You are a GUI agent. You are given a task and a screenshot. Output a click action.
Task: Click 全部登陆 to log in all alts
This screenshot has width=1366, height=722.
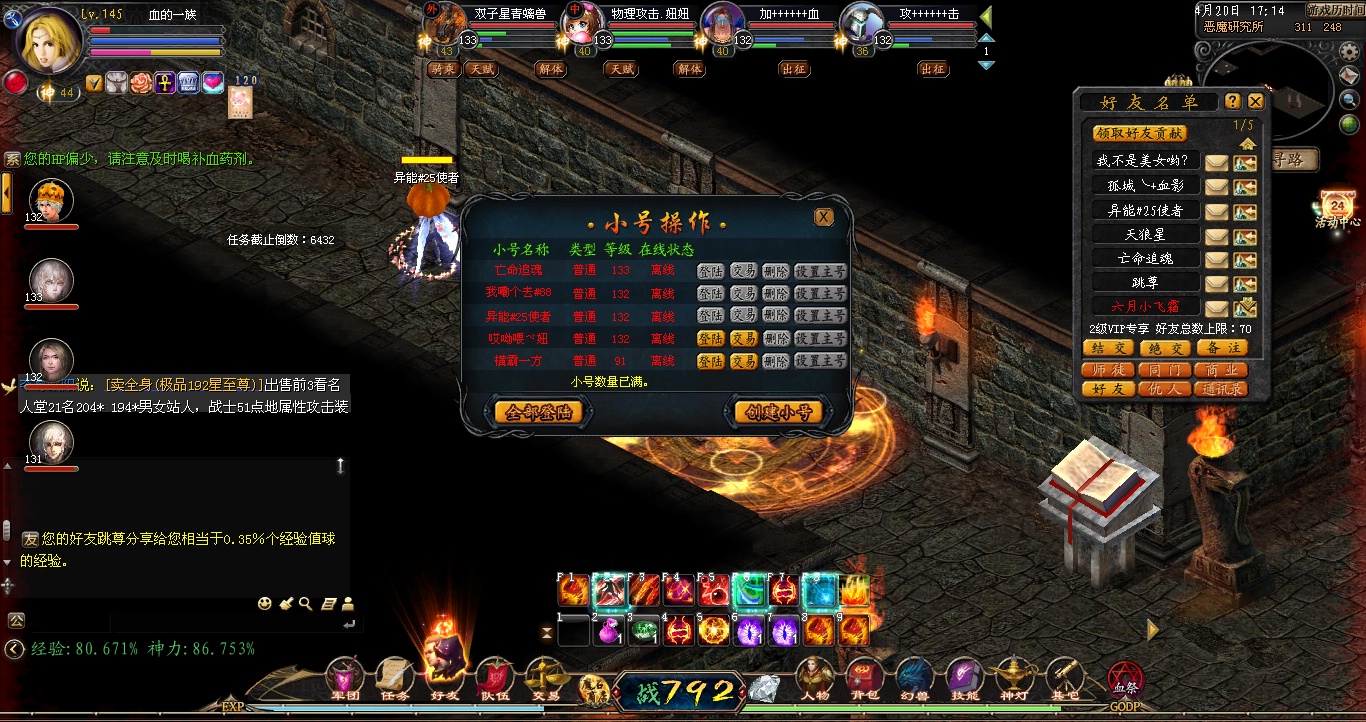538,412
